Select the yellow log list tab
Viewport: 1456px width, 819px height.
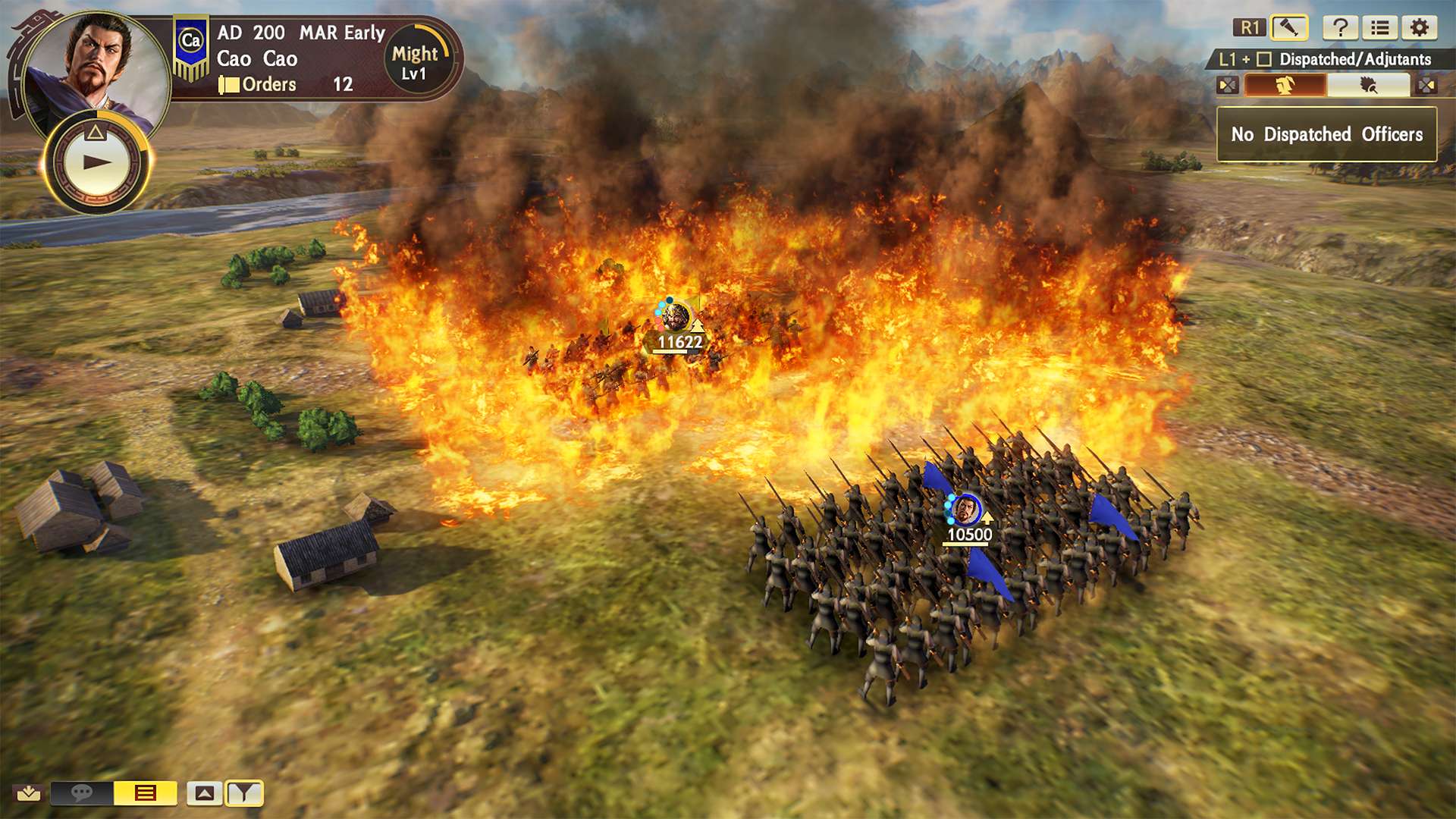145,793
